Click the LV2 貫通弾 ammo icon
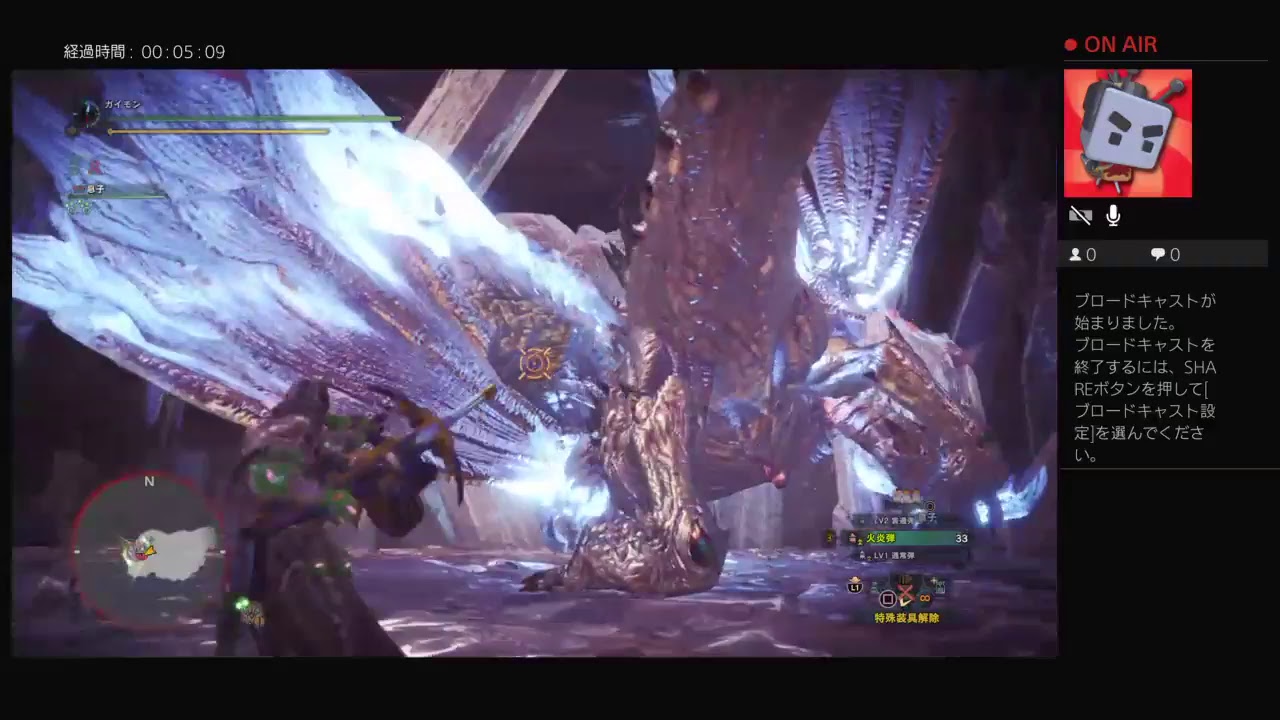This screenshot has height=720, width=1280. [x=862, y=518]
